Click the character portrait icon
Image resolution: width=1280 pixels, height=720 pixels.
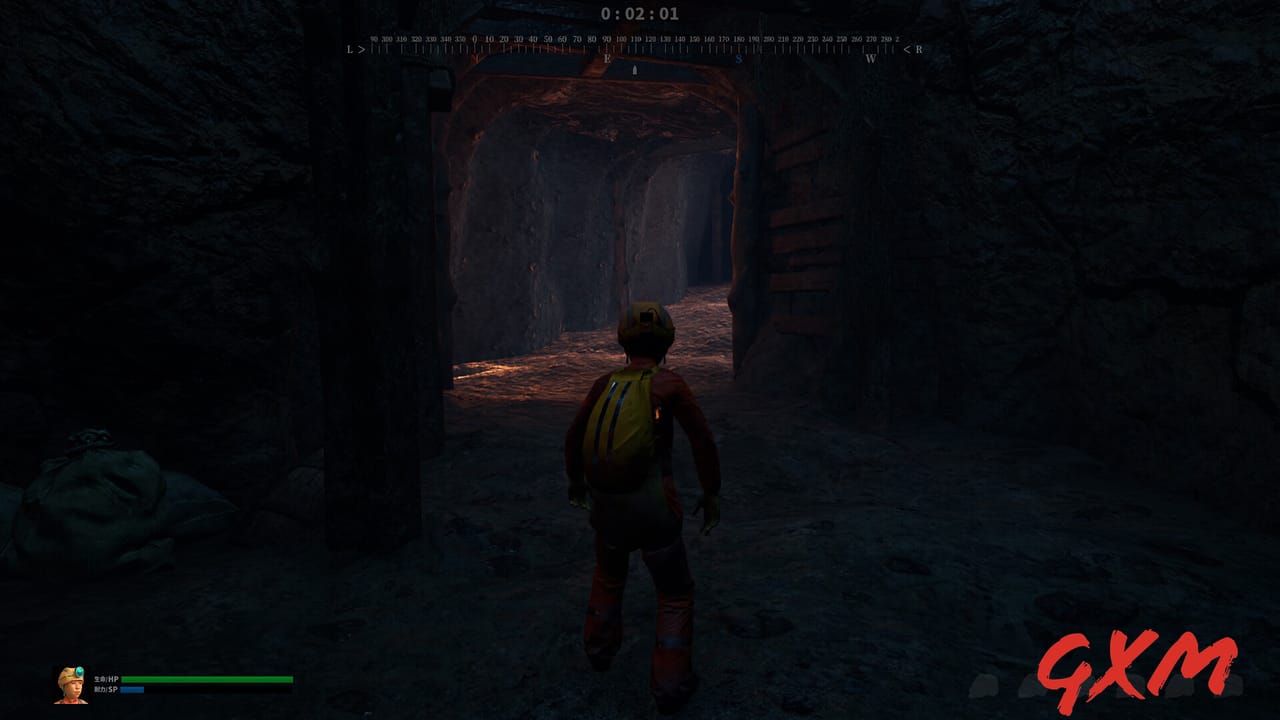pos(73,685)
